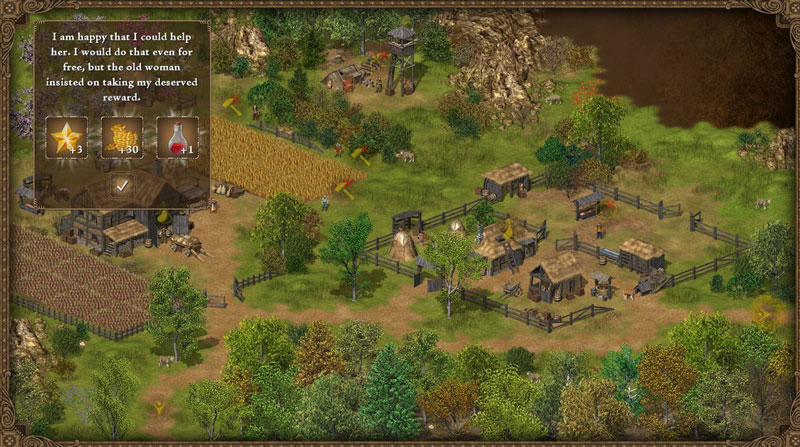The width and height of the screenshot is (800, 447).
Task: Select the gold coins +30 reward
Action: tap(122, 138)
